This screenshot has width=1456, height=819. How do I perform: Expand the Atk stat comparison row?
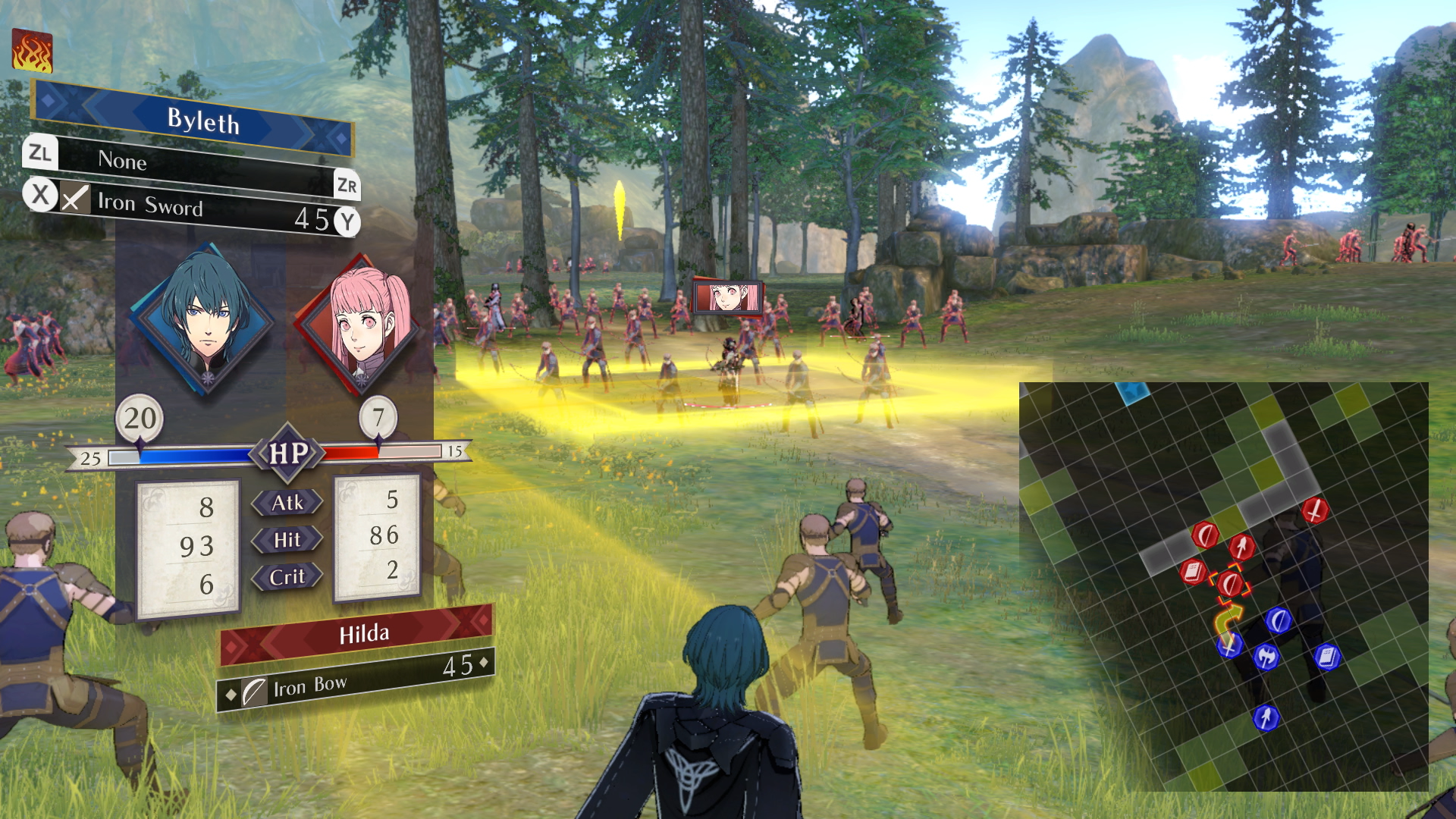287,502
